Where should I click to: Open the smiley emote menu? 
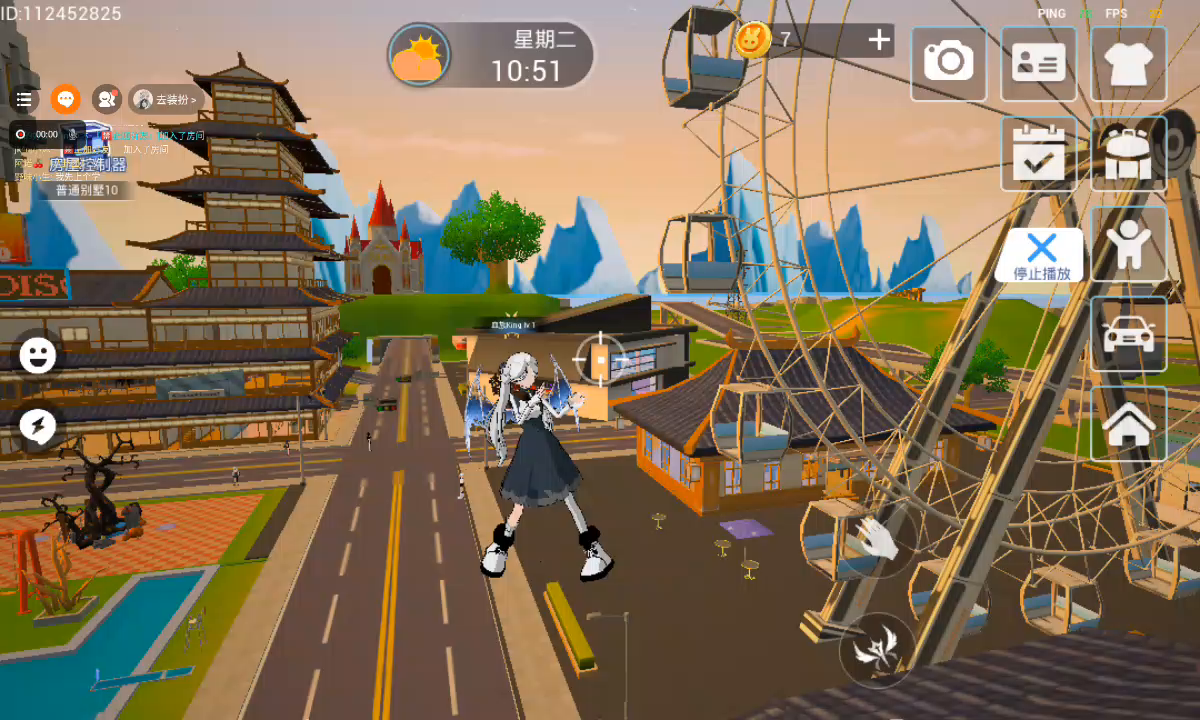coord(38,355)
